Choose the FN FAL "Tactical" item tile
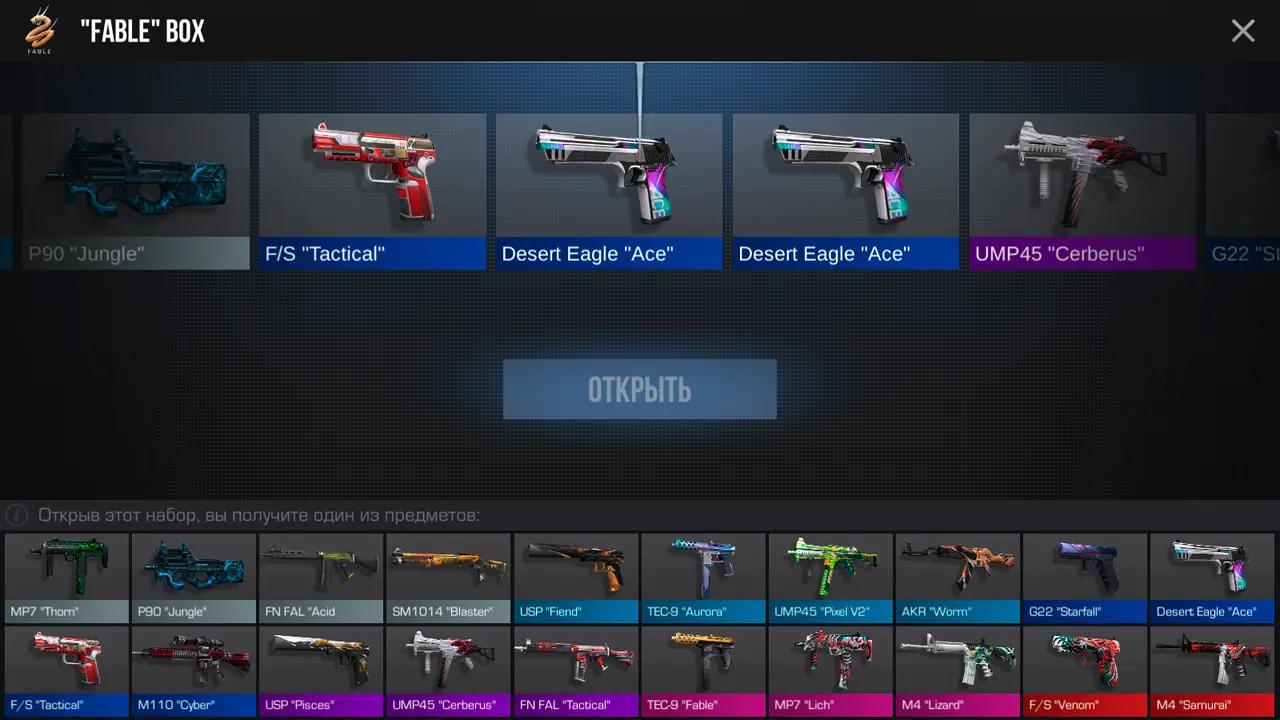 575,670
